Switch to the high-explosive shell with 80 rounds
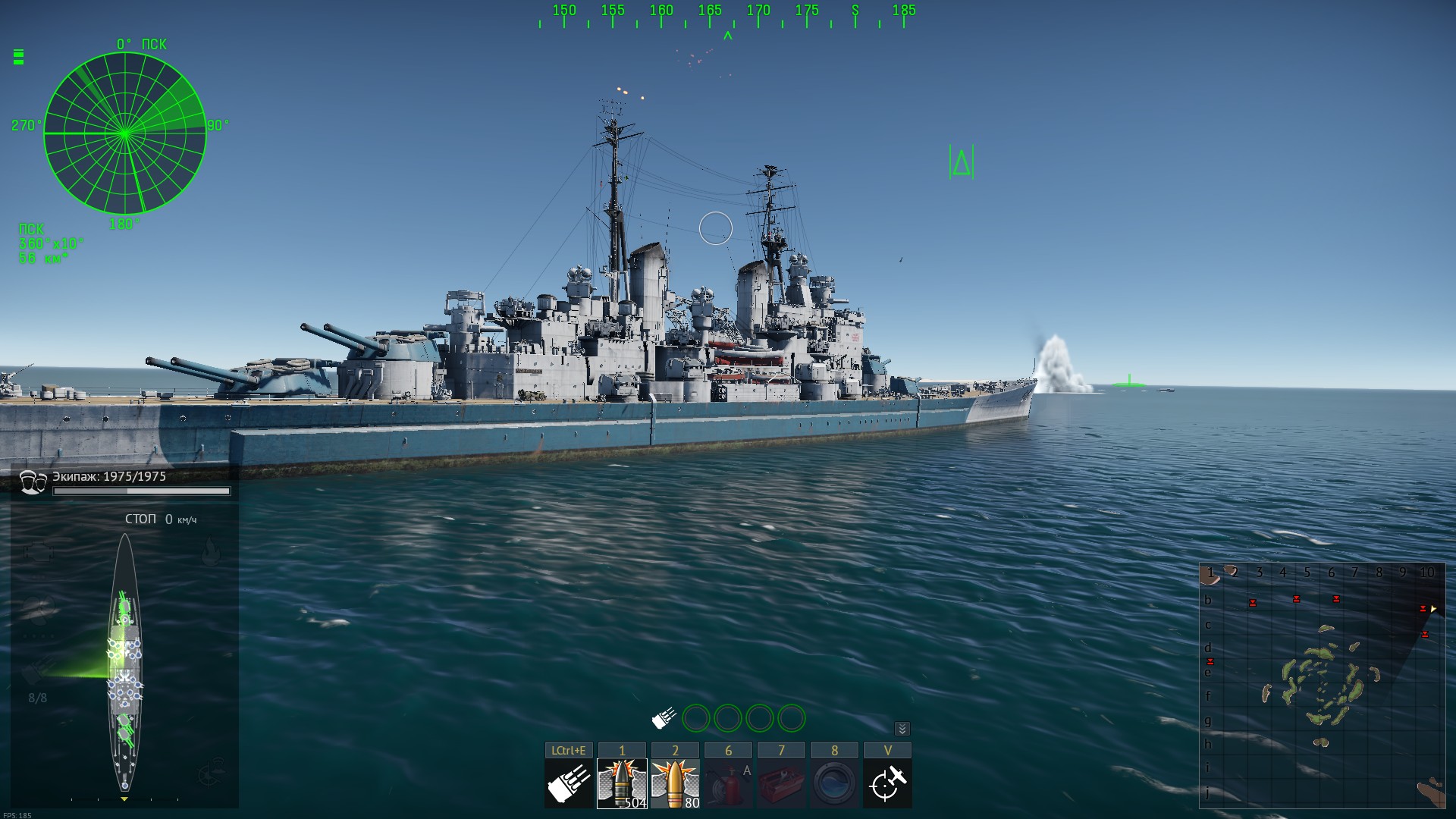Image resolution: width=1456 pixels, height=819 pixels. click(x=675, y=783)
